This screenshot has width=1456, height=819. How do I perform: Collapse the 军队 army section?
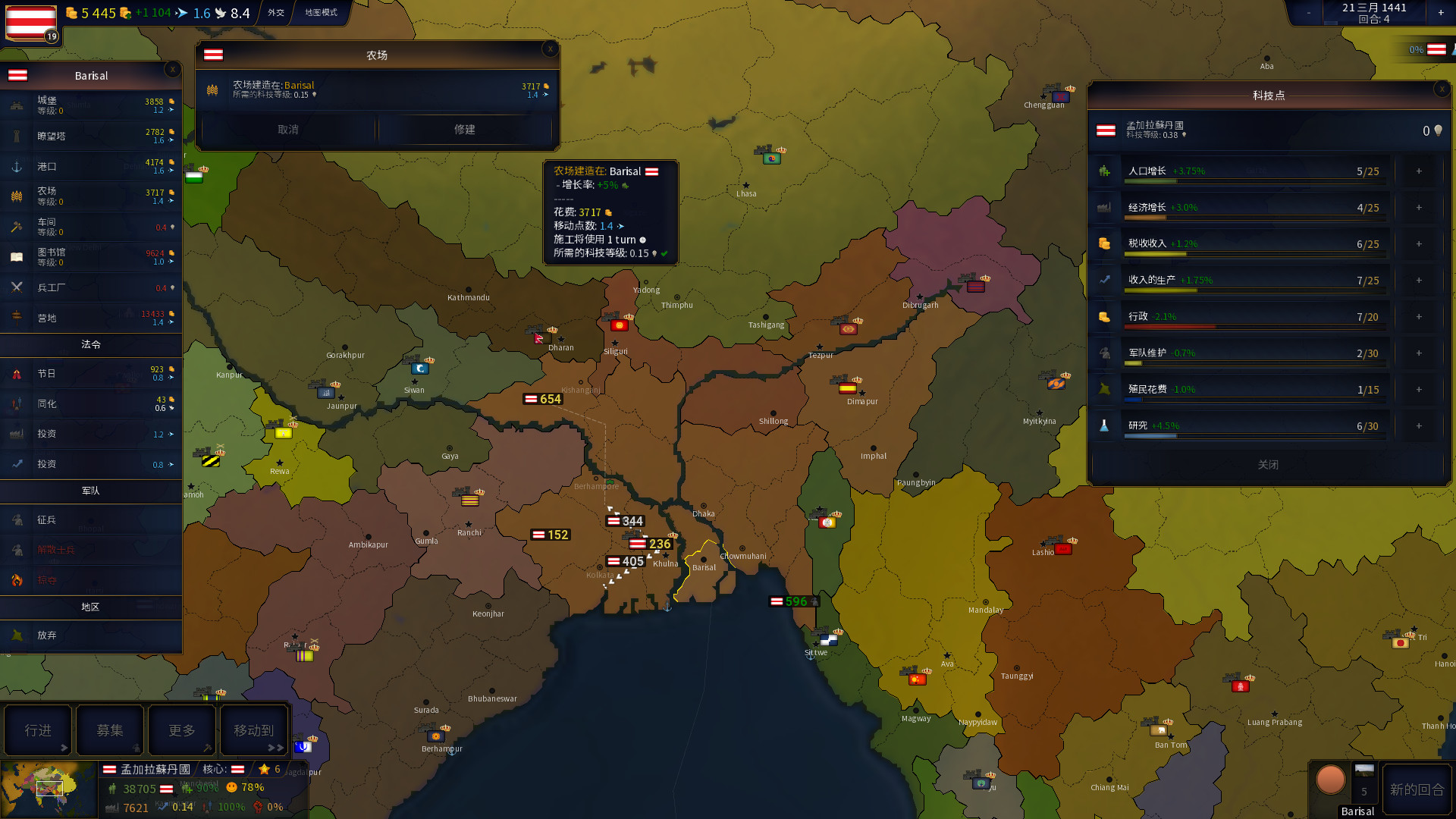coord(91,491)
